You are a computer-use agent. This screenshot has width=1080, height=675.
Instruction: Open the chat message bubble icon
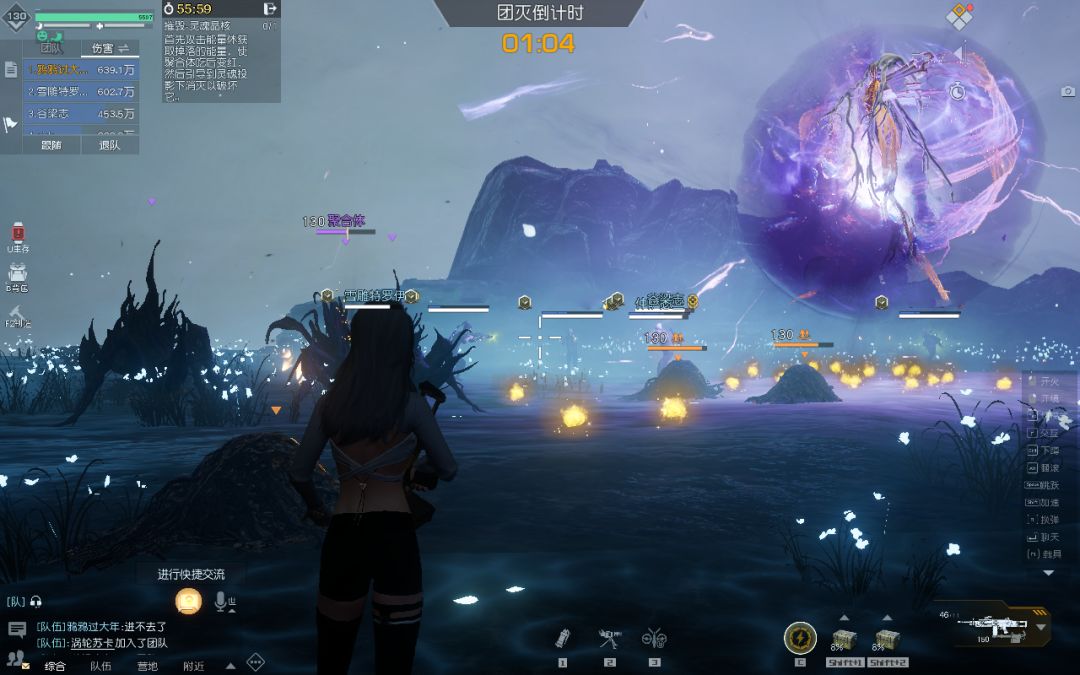click(17, 629)
